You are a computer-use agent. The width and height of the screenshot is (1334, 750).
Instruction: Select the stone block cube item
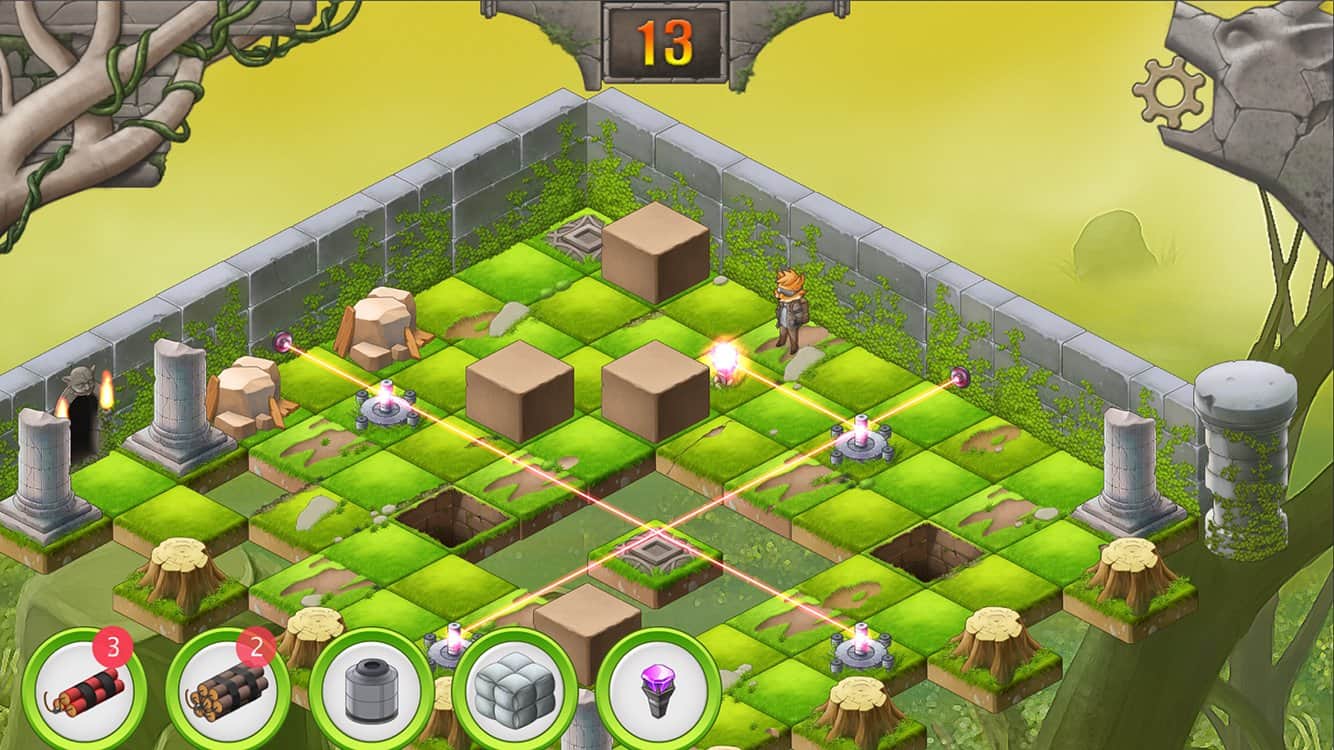point(514,689)
